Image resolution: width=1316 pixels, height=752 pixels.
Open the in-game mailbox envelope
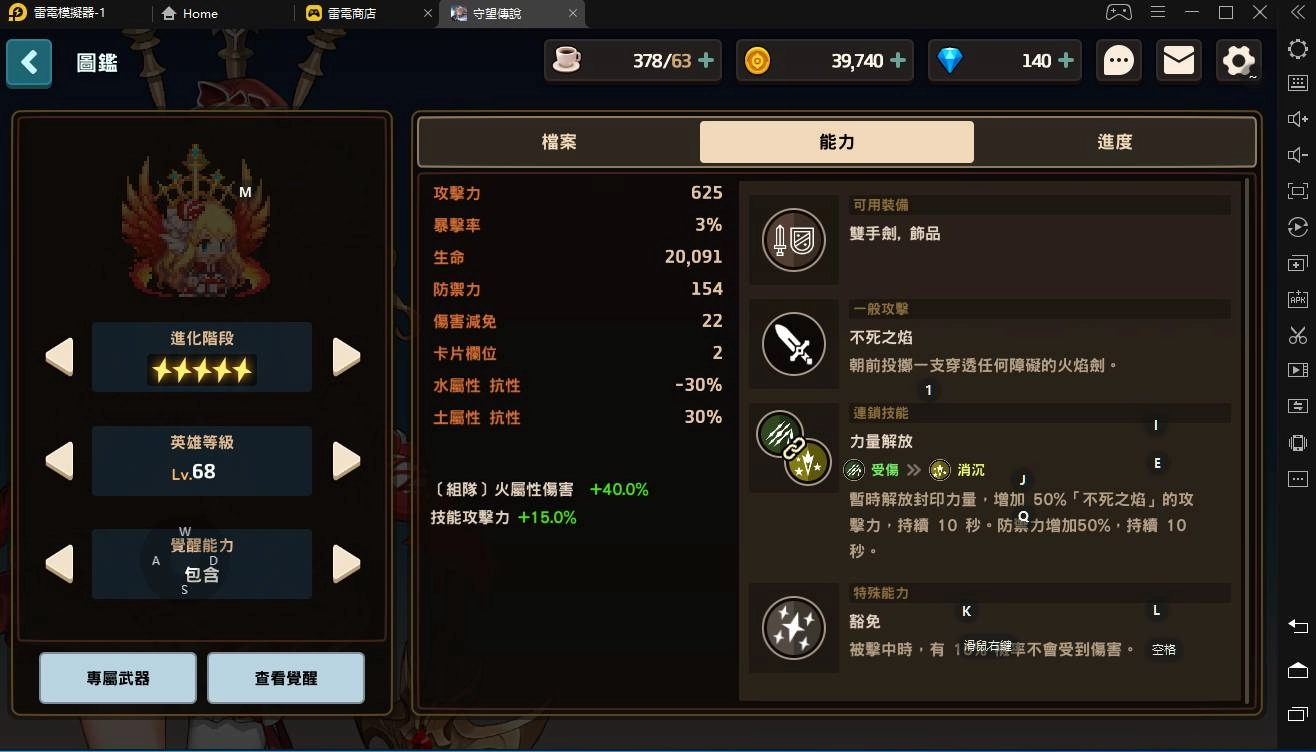click(1178, 60)
